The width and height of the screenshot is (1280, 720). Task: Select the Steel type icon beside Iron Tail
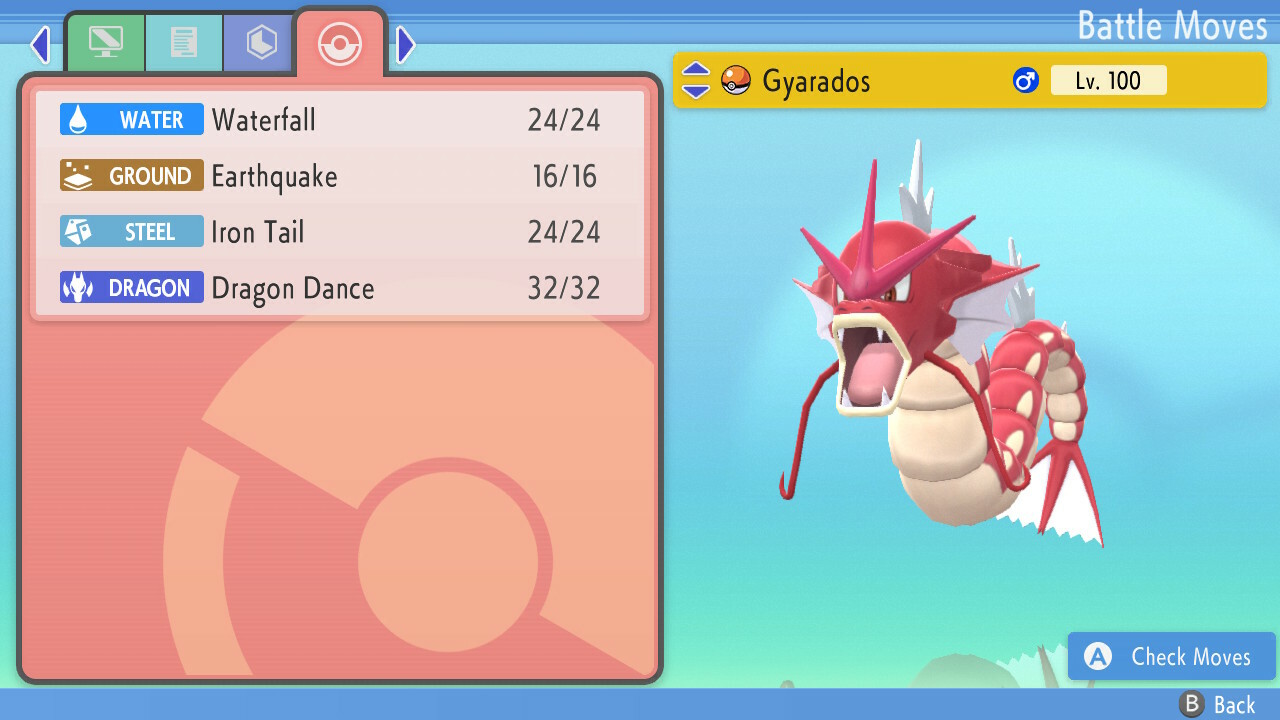pyautogui.click(x=78, y=231)
